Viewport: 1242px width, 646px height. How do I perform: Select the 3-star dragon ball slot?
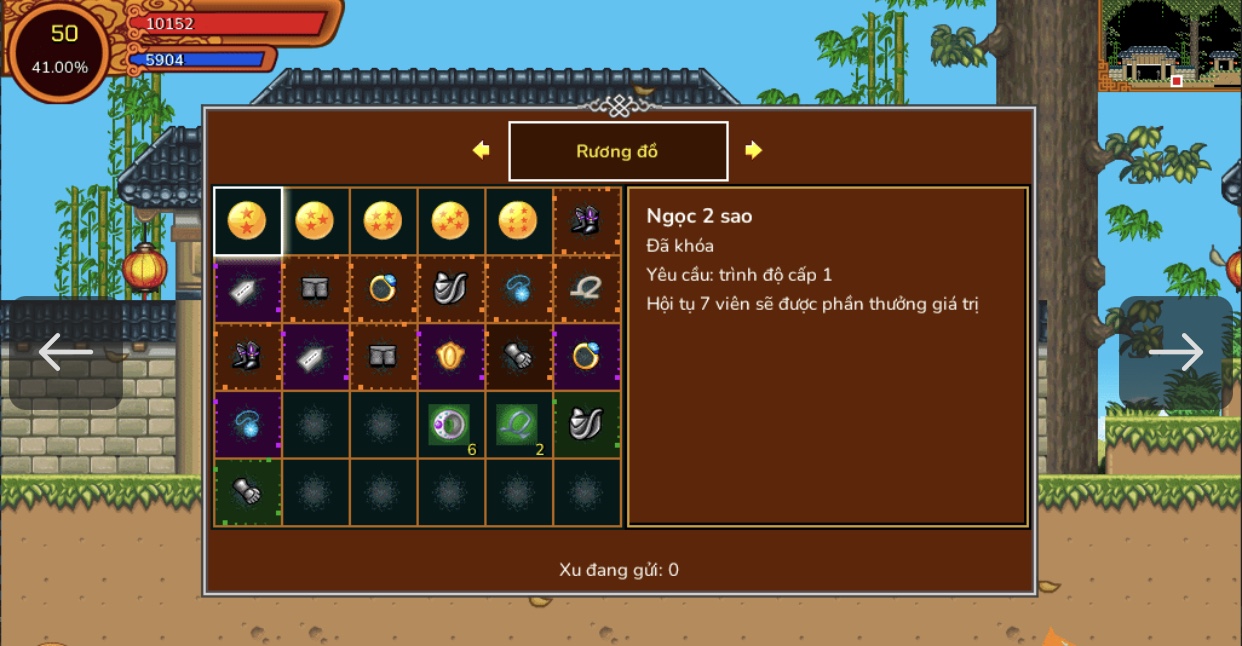pyautogui.click(x=315, y=221)
